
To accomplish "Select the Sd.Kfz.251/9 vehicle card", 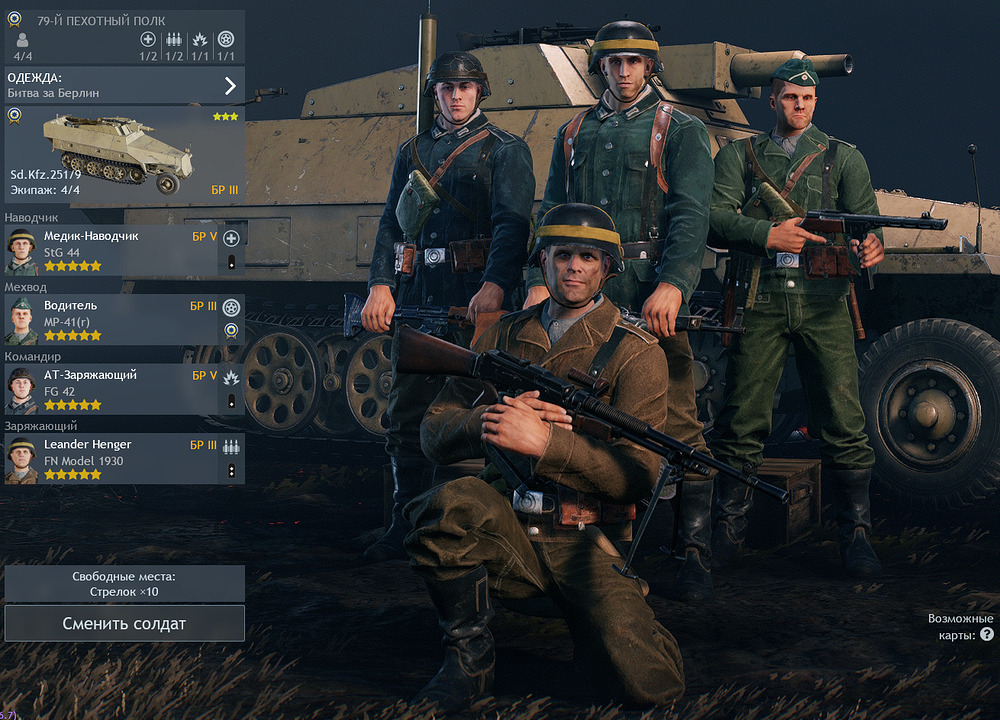I will click(124, 154).
